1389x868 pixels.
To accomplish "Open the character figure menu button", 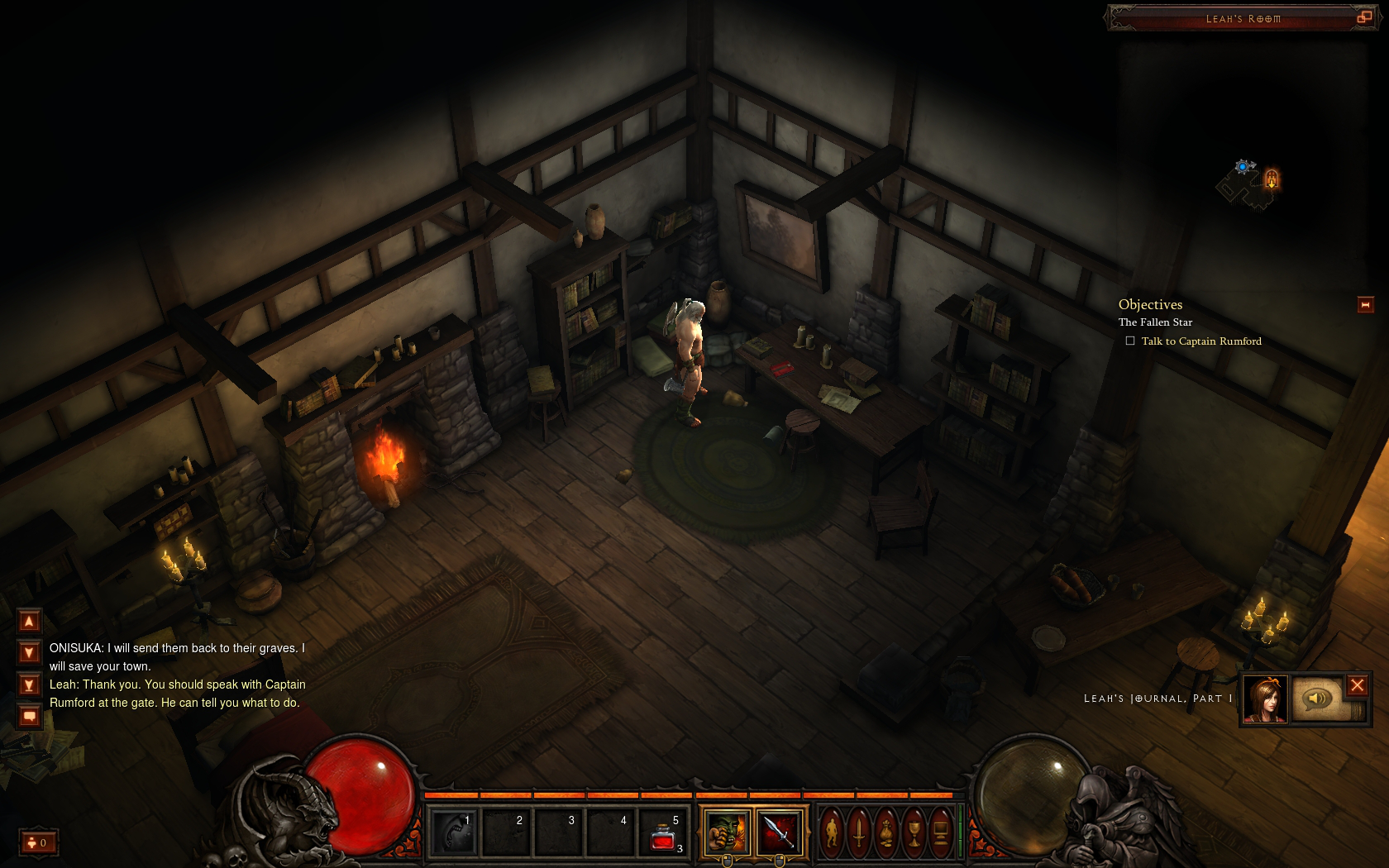I will pos(833,832).
